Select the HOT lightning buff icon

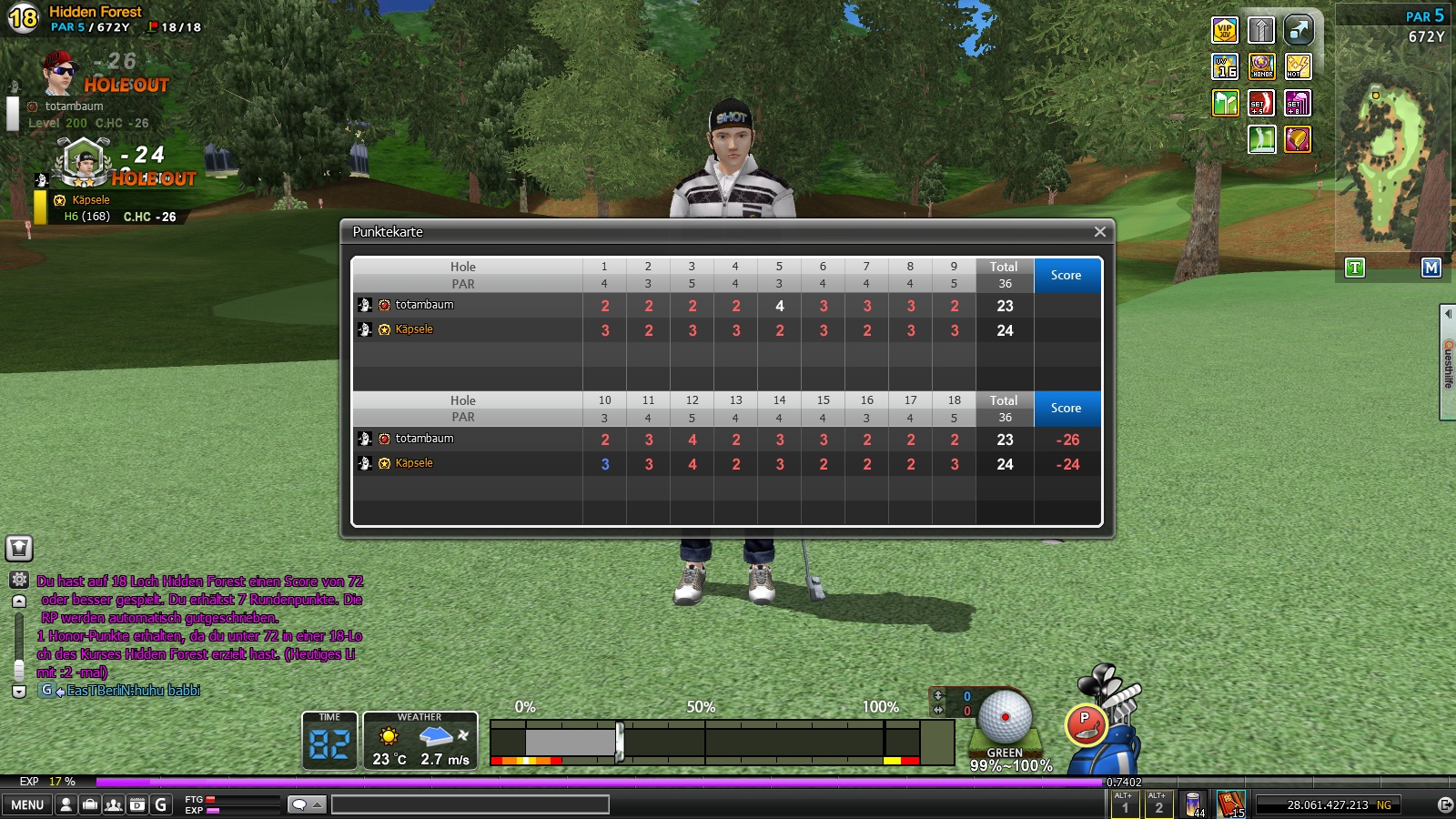coord(1298,66)
